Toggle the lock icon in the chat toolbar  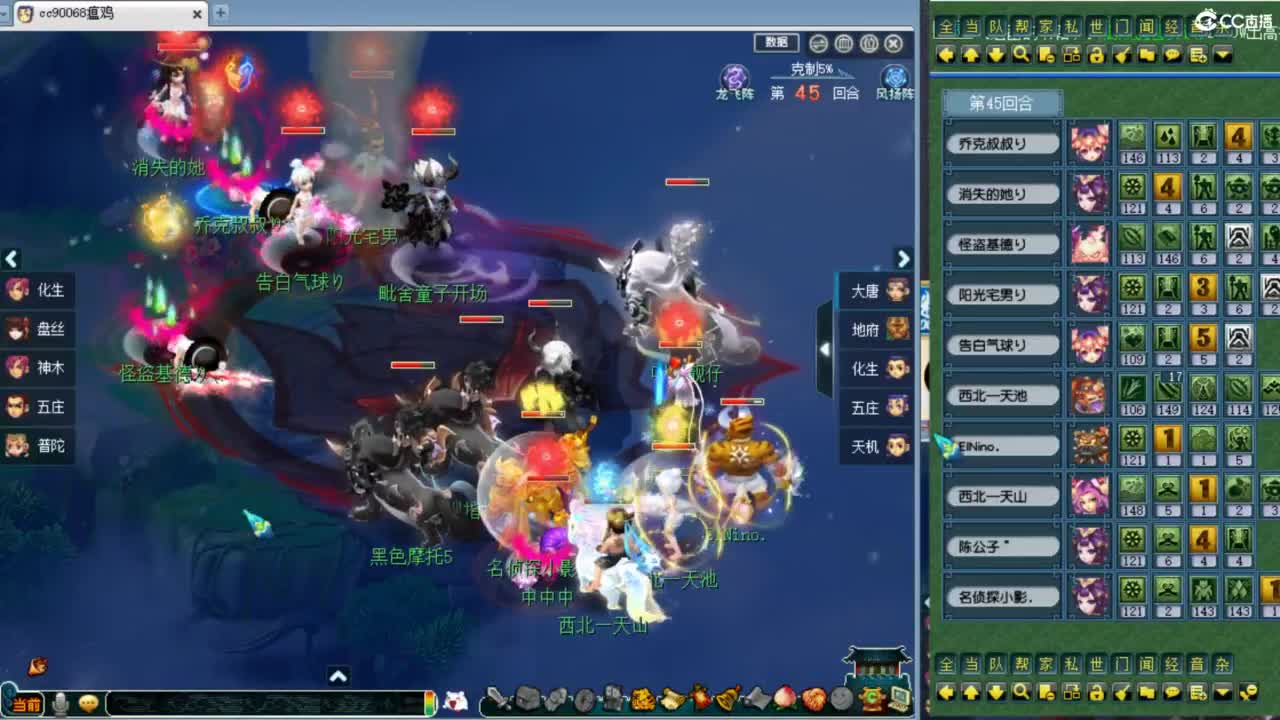1097,57
